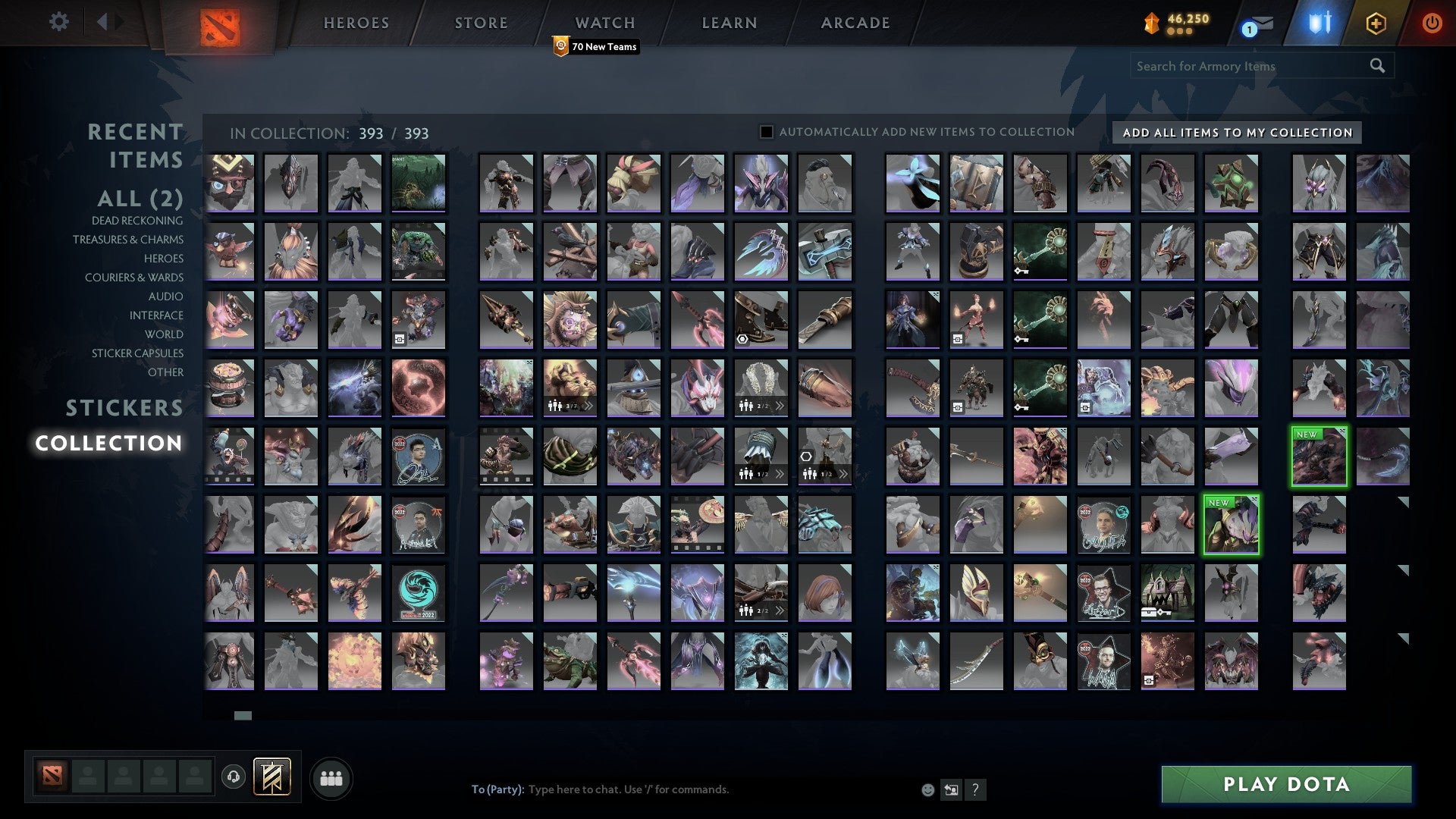The width and height of the screenshot is (1456, 819).
Task: Enable automatically add new items to collection
Action: pyautogui.click(x=767, y=131)
